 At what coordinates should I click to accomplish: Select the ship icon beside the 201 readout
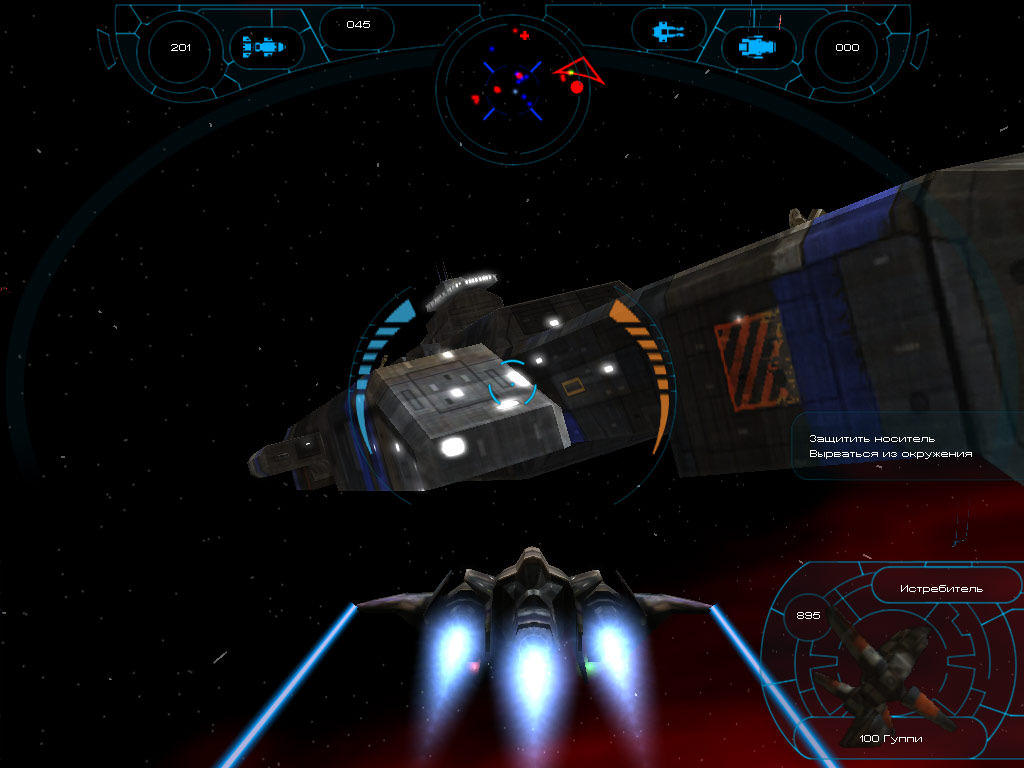click(x=267, y=46)
